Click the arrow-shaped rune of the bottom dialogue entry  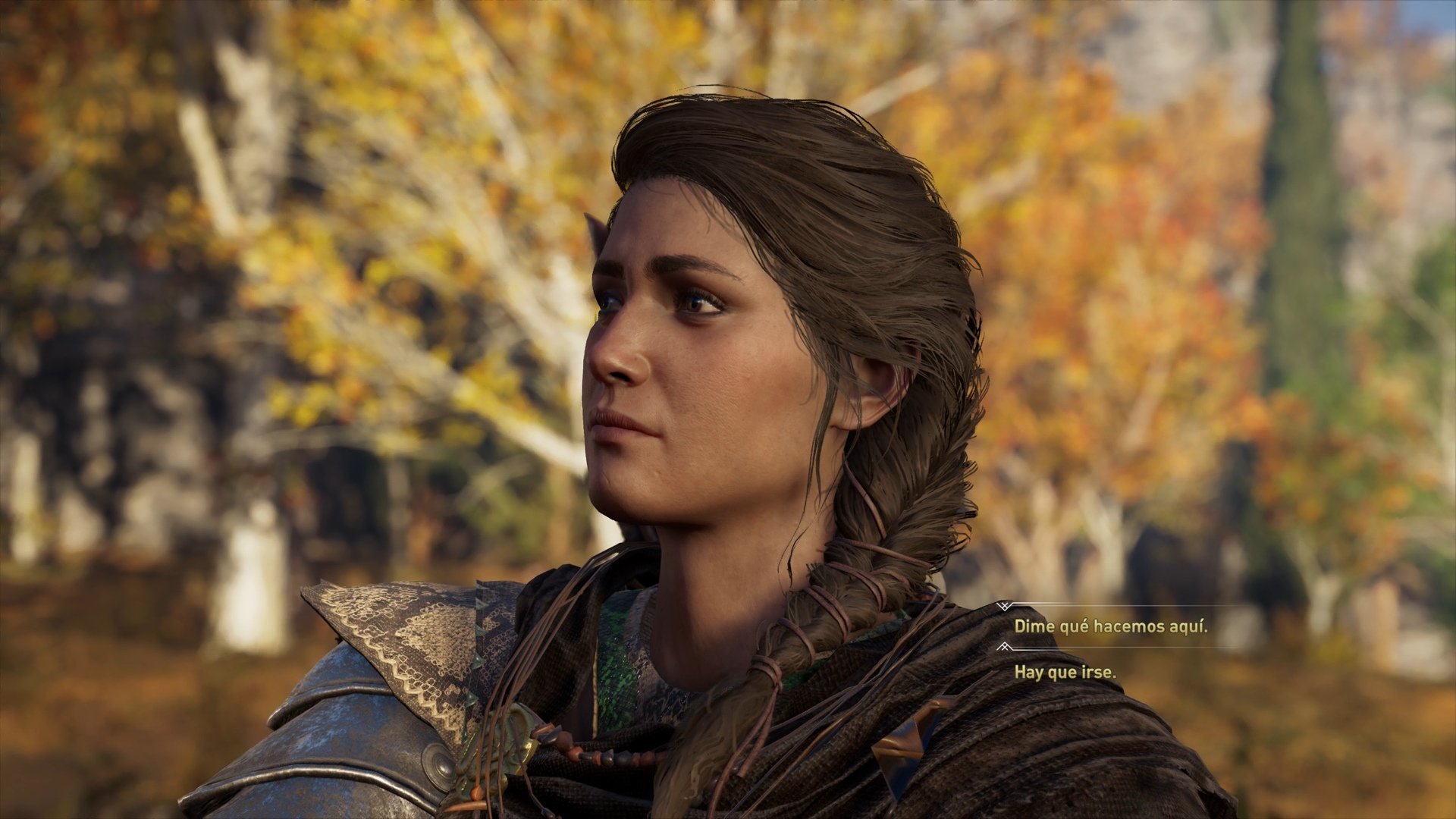1004,647
